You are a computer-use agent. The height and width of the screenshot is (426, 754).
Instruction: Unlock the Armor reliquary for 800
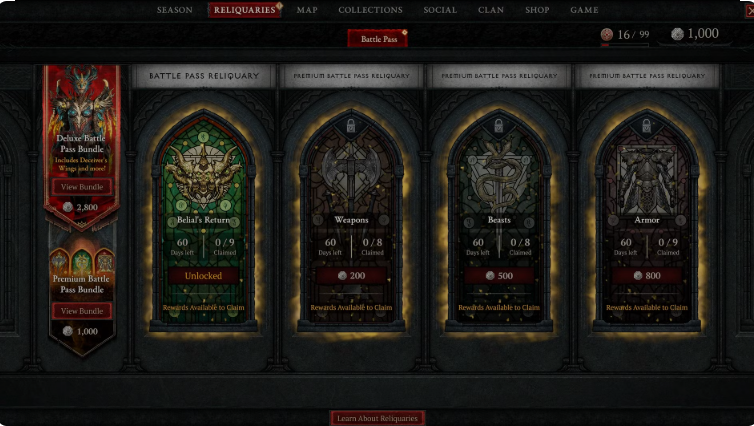(x=647, y=276)
